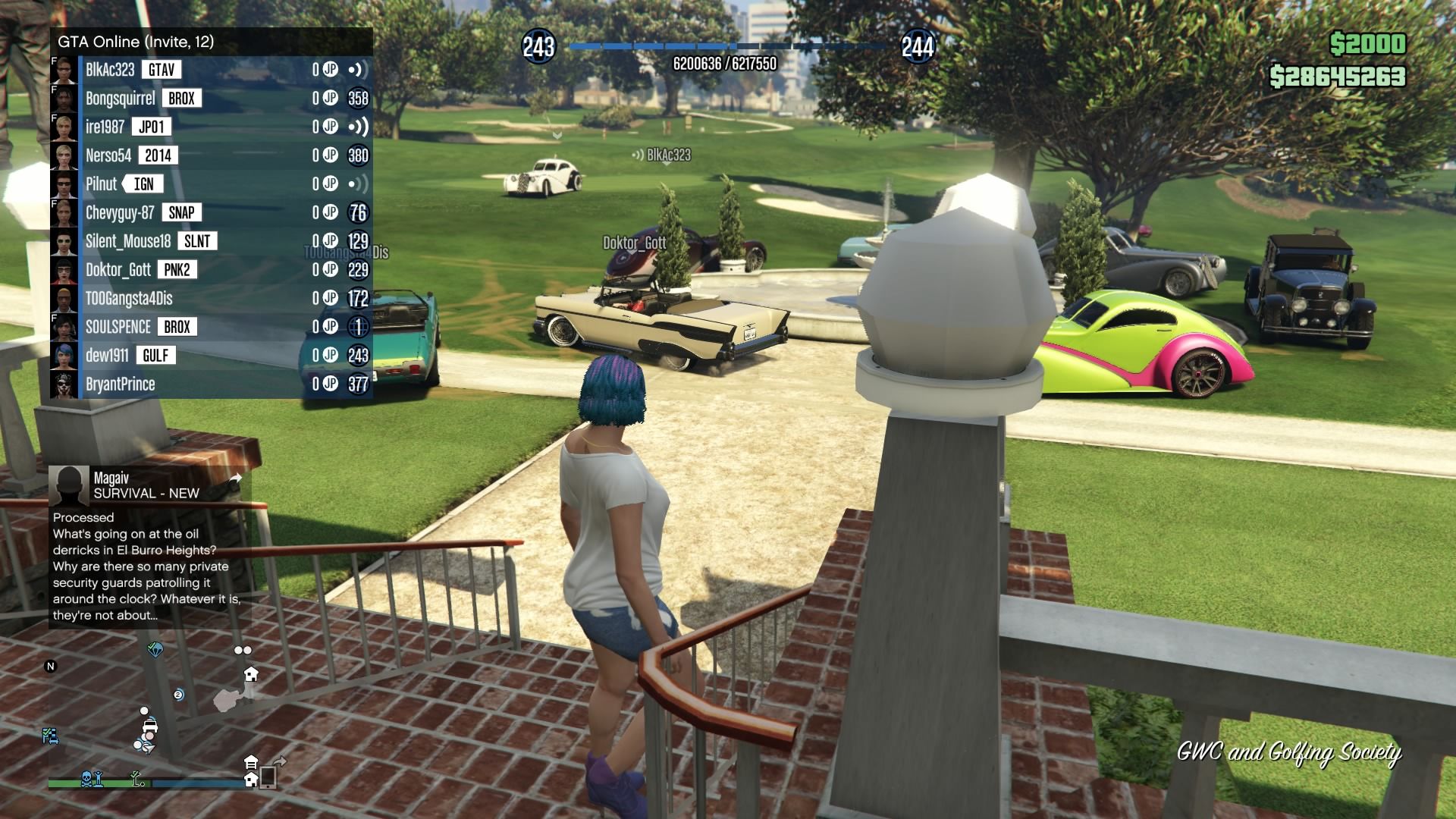1456x819 pixels.
Task: Expand the GTA Online (Invite, 12) player list header
Action: tap(136, 42)
